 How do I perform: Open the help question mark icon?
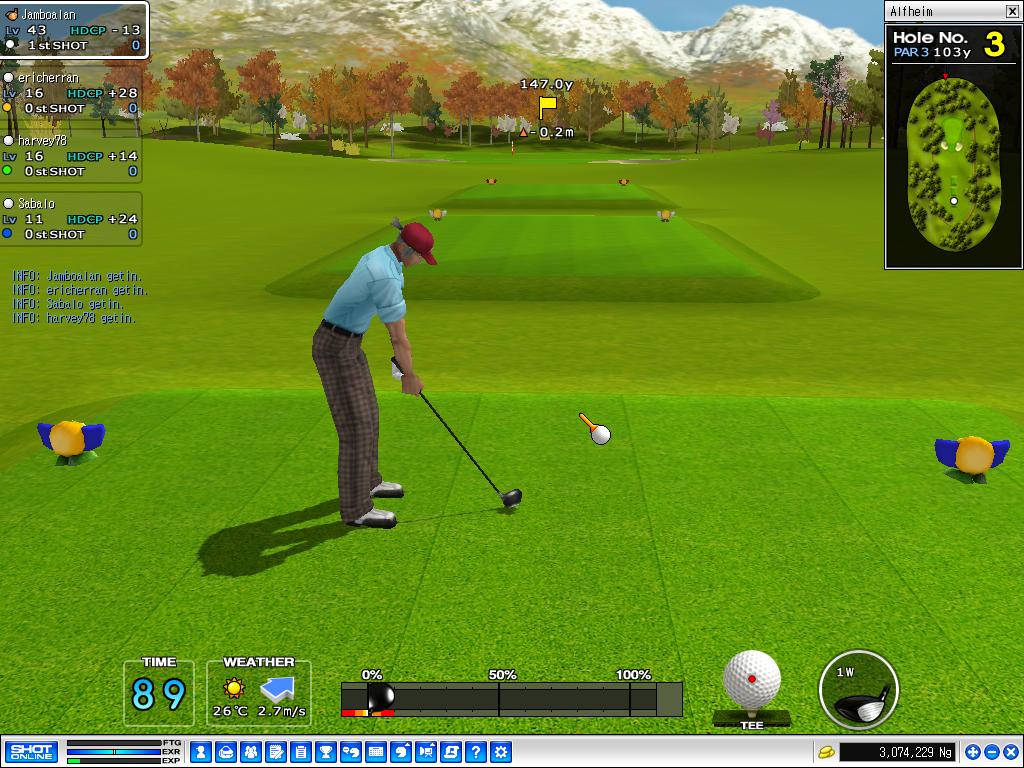click(x=476, y=752)
